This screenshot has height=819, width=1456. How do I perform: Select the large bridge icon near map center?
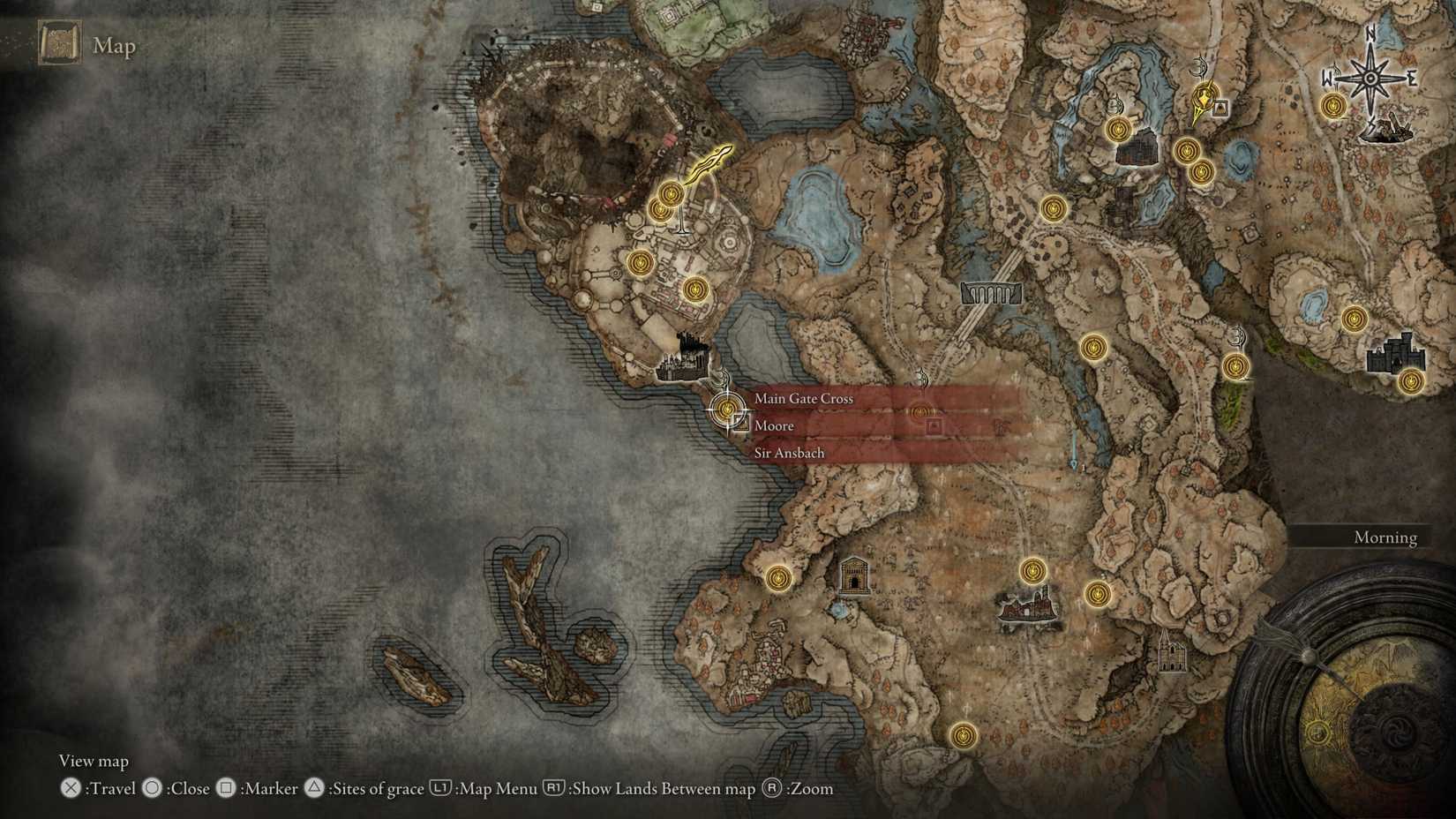993,291
